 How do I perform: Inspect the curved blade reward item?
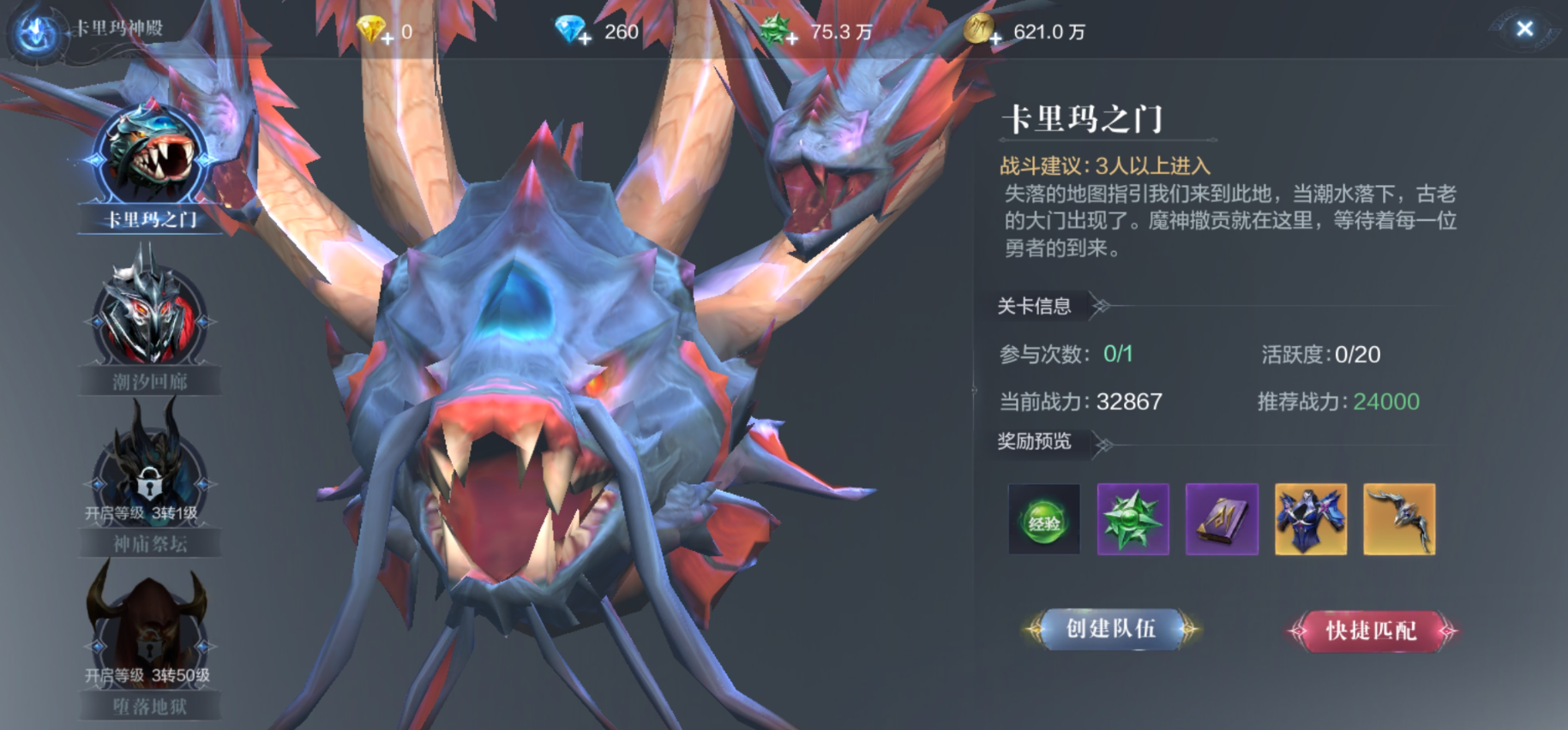1399,519
